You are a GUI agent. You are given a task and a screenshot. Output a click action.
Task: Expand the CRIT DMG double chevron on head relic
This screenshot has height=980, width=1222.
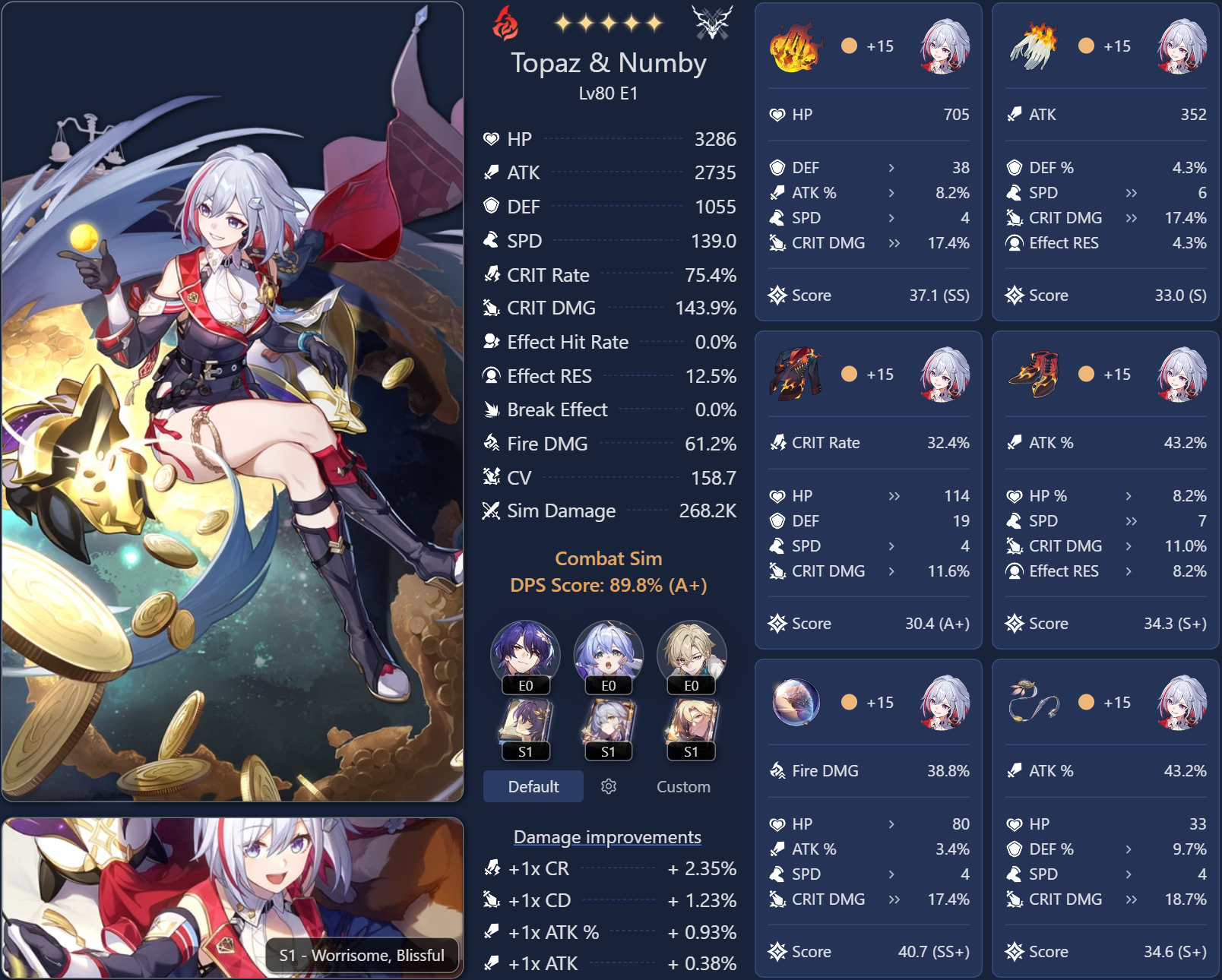point(894,244)
